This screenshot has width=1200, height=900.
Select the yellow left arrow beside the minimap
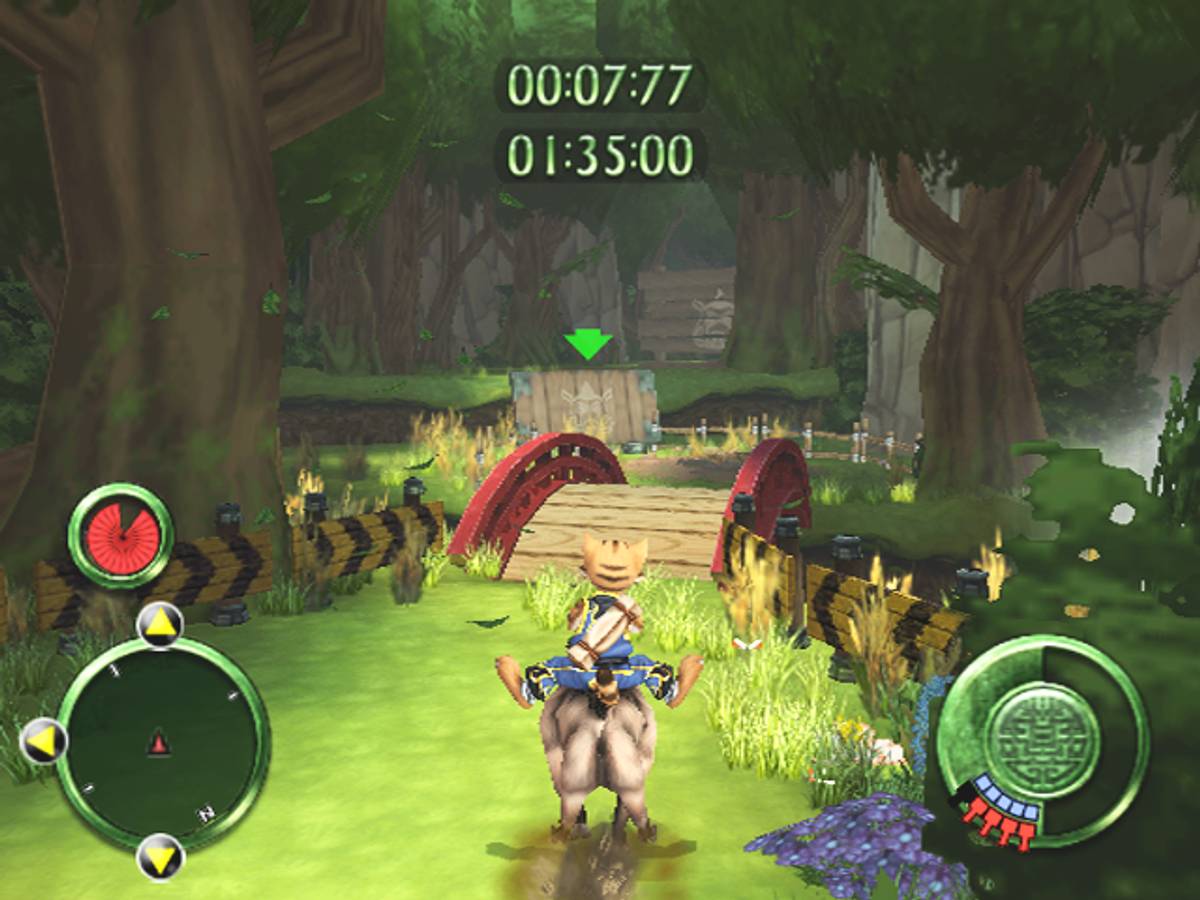(44, 741)
